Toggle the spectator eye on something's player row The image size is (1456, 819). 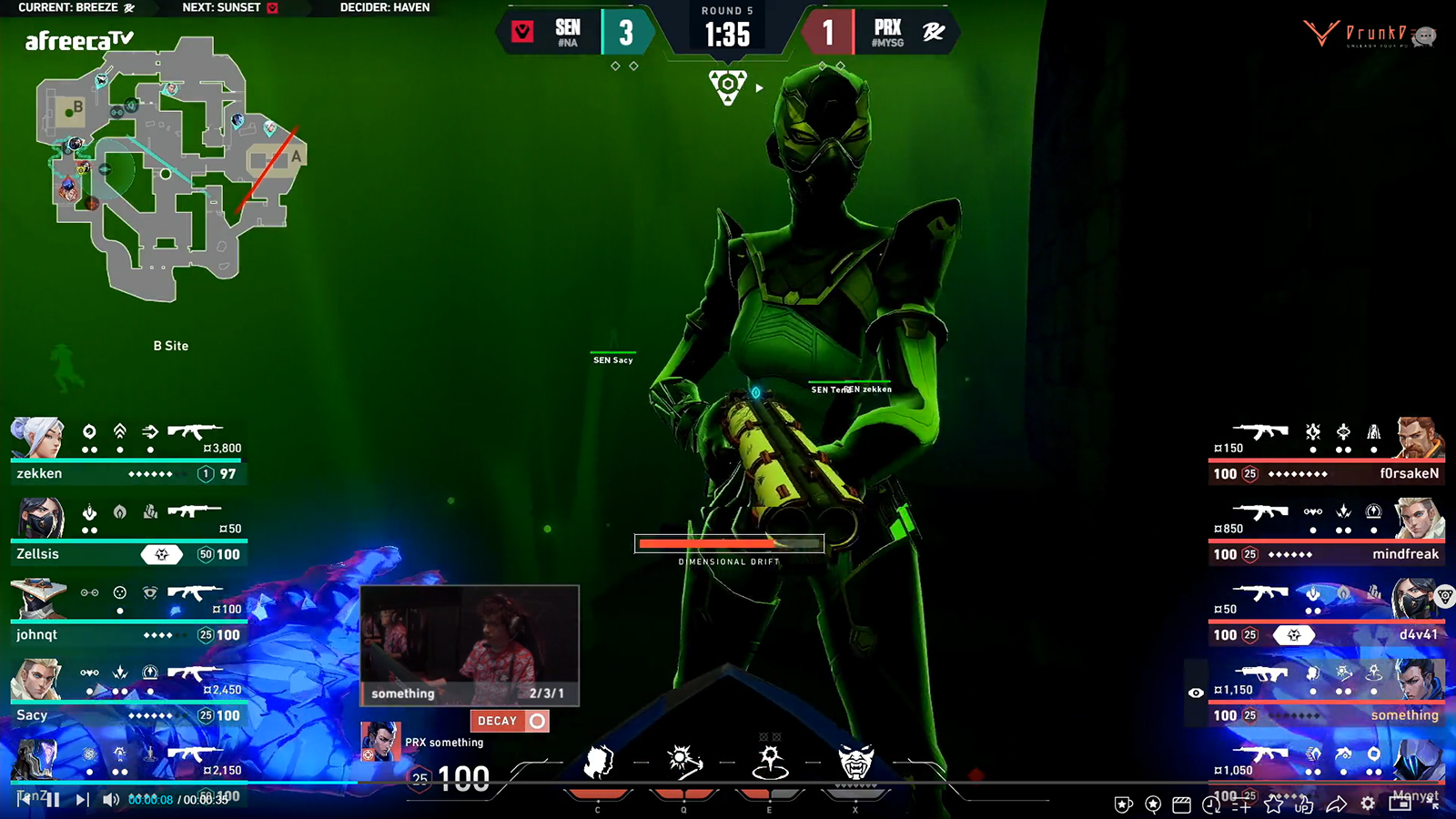point(1197,693)
